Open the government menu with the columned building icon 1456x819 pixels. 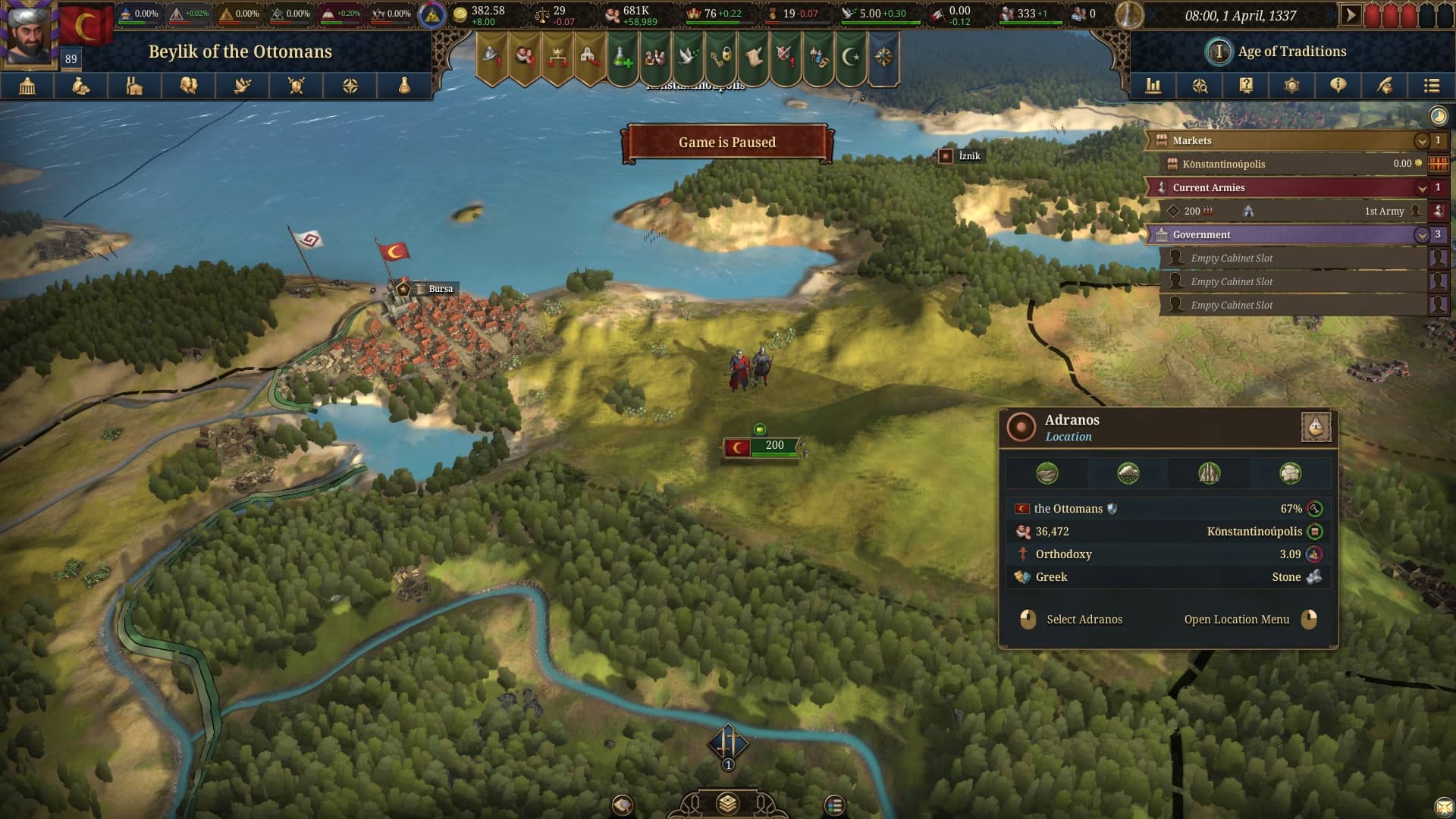click(x=27, y=86)
